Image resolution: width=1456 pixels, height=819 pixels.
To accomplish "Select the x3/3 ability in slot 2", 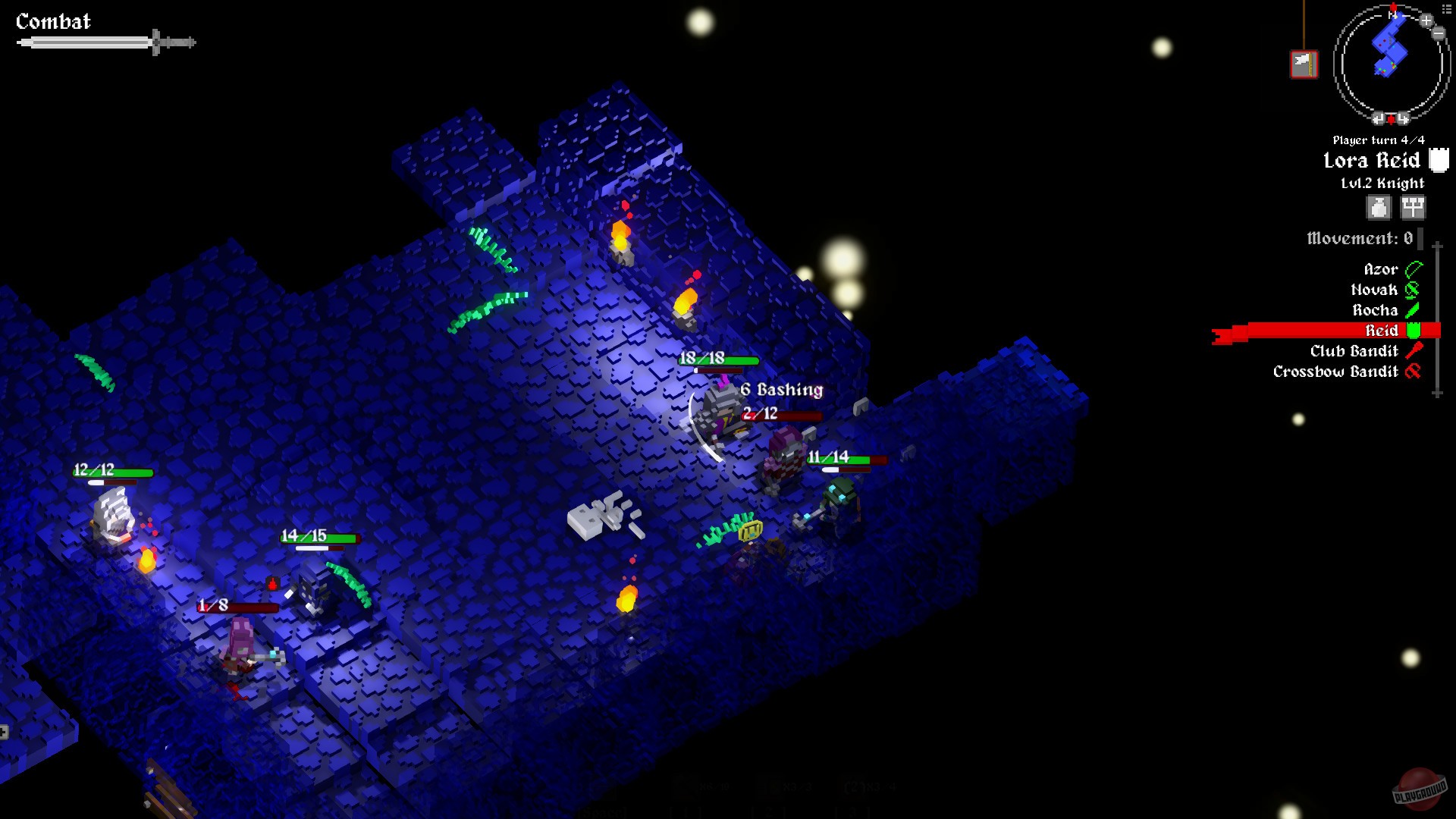I will pyautogui.click(x=770, y=787).
